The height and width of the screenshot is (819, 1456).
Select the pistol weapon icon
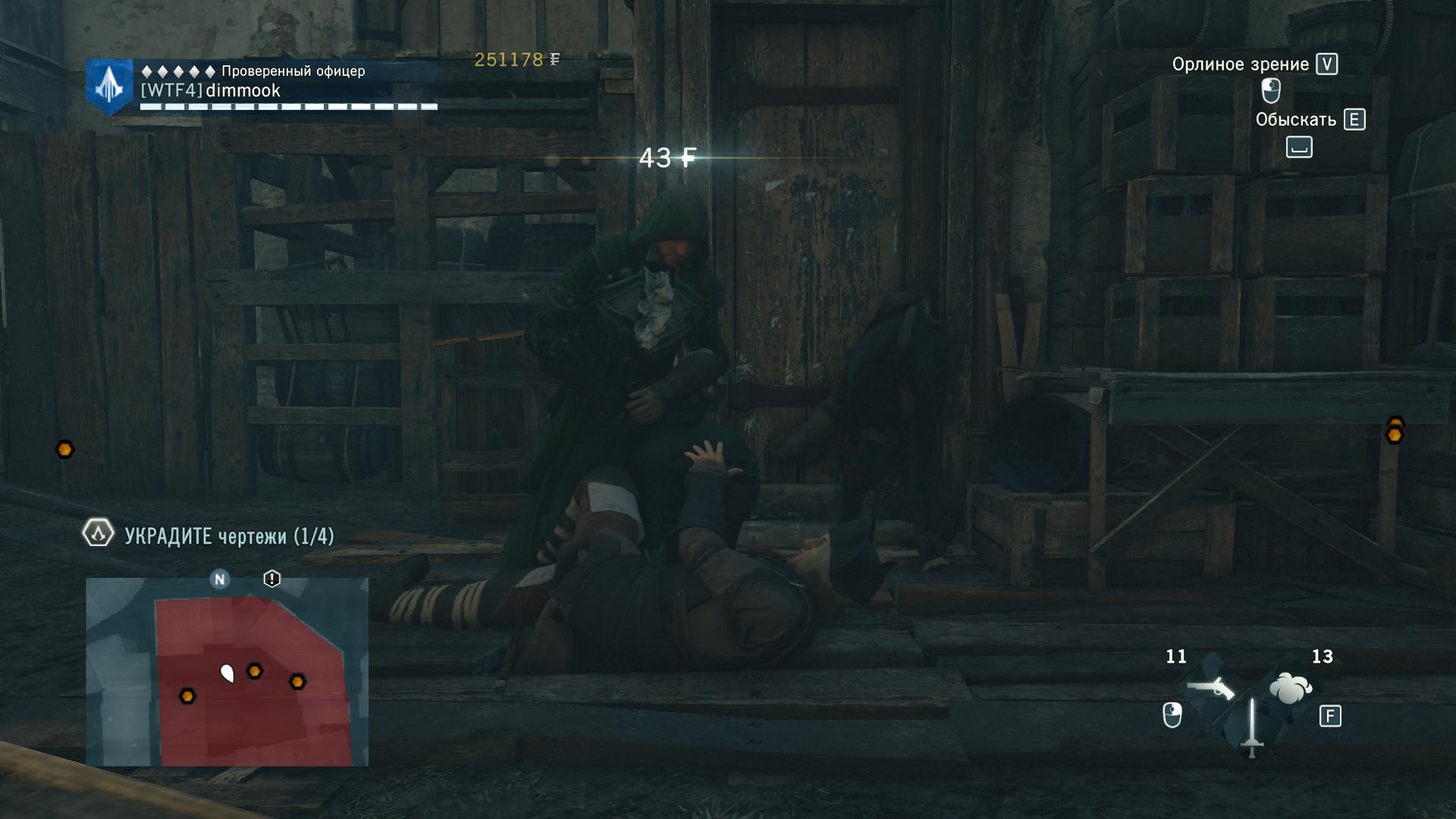pyautogui.click(x=1210, y=689)
